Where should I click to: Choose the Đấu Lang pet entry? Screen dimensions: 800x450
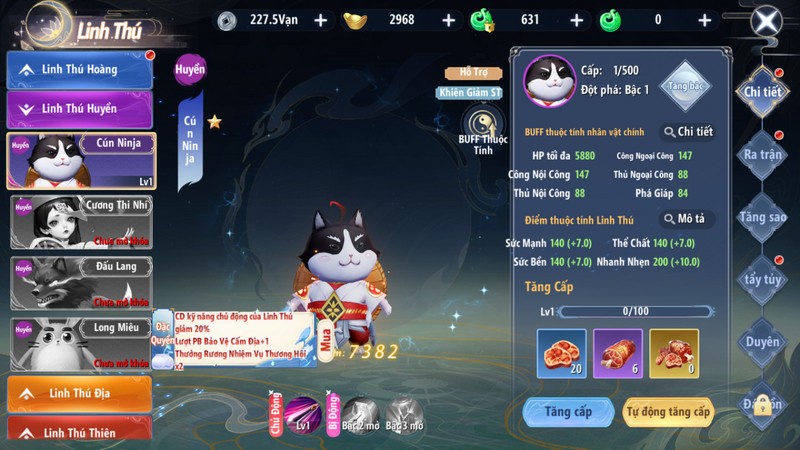coord(81,282)
